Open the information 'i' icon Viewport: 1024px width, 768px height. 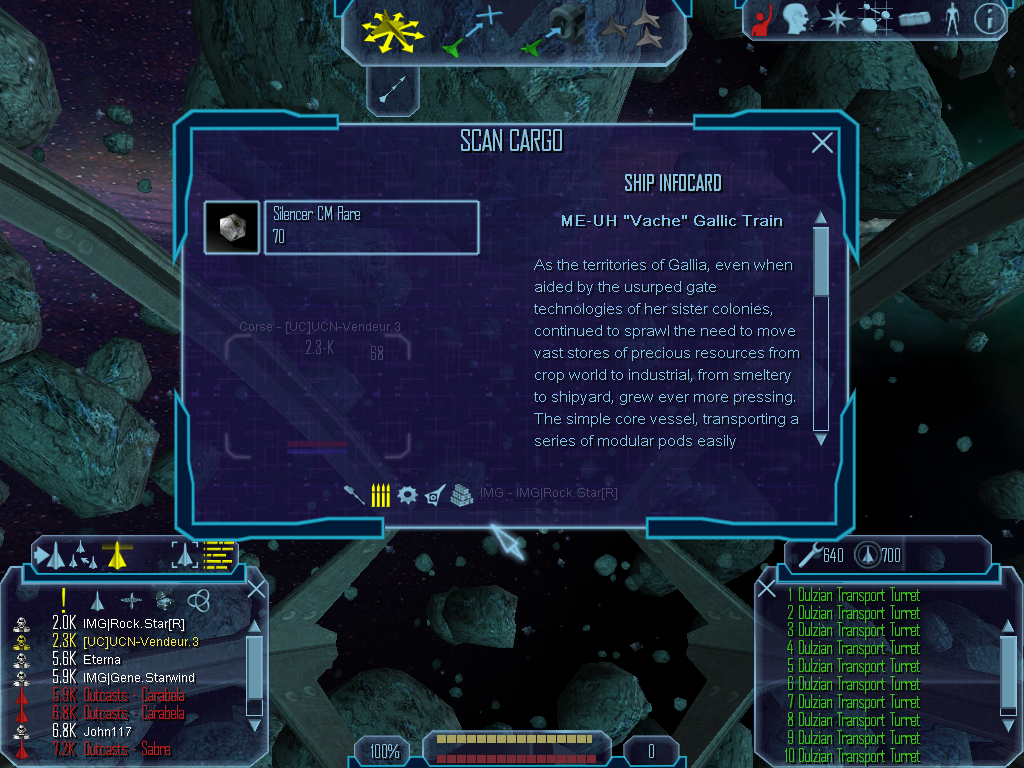[x=989, y=19]
